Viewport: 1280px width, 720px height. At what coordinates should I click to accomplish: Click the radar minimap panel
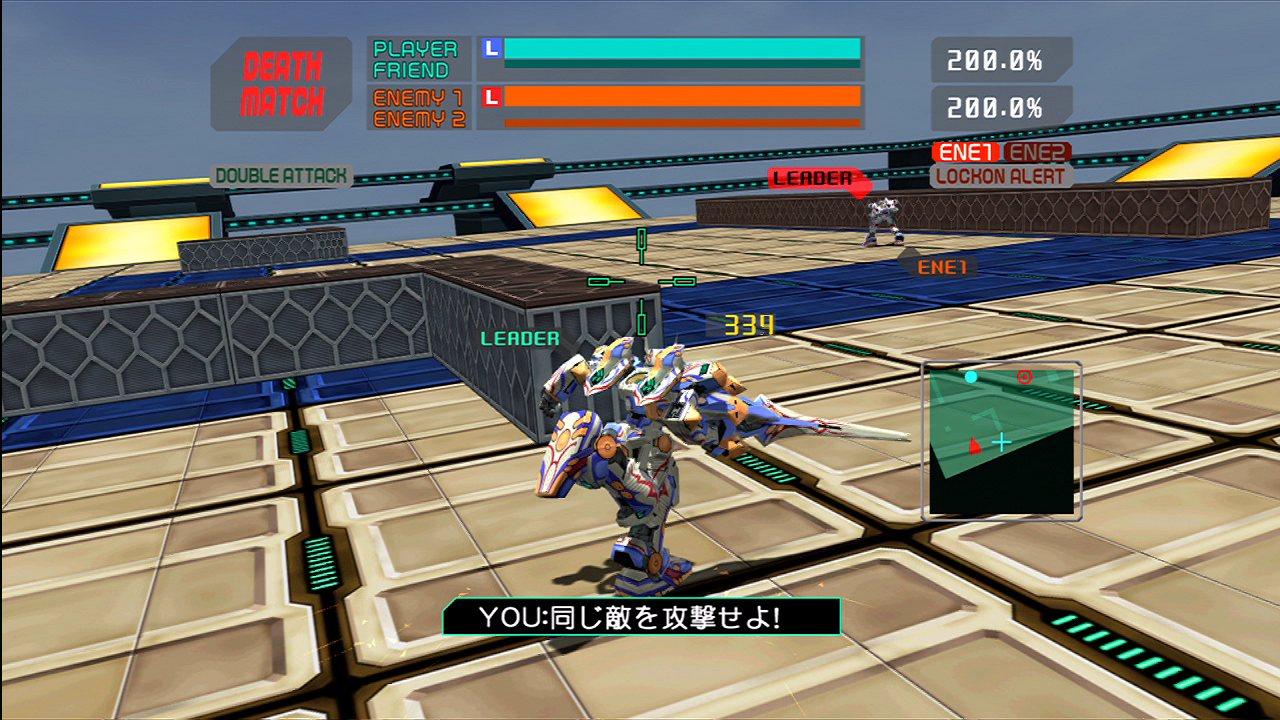1001,441
